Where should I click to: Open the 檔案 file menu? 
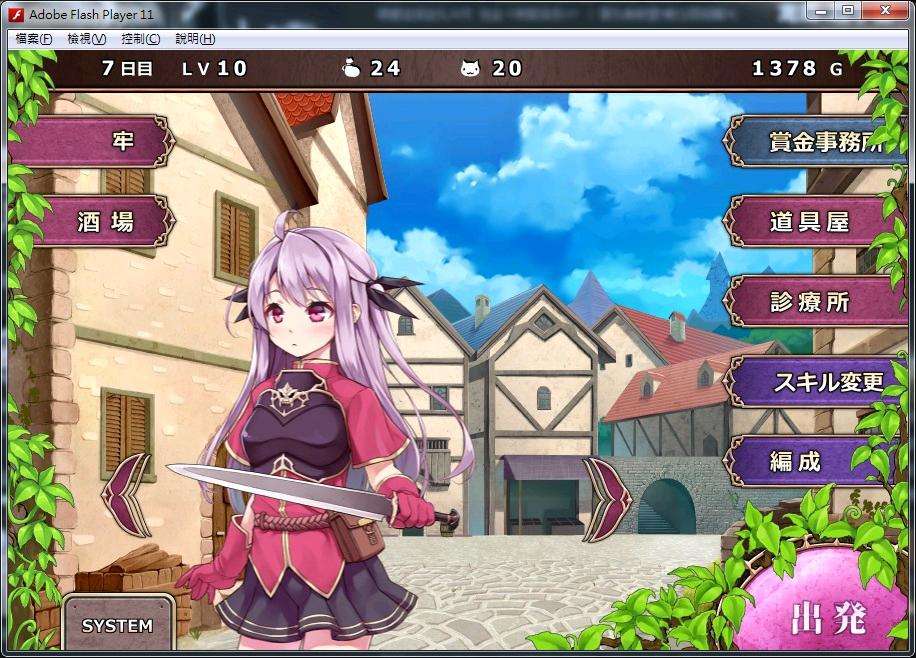[x=34, y=39]
